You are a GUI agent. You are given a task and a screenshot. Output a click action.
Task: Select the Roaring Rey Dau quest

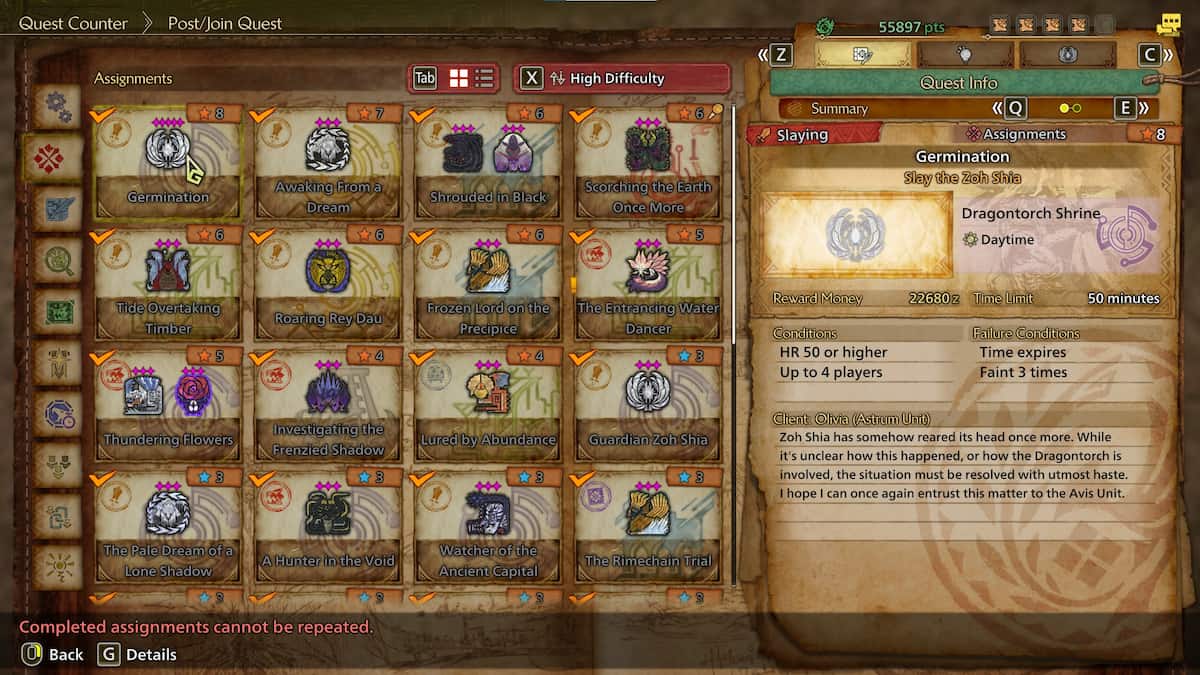coord(328,284)
